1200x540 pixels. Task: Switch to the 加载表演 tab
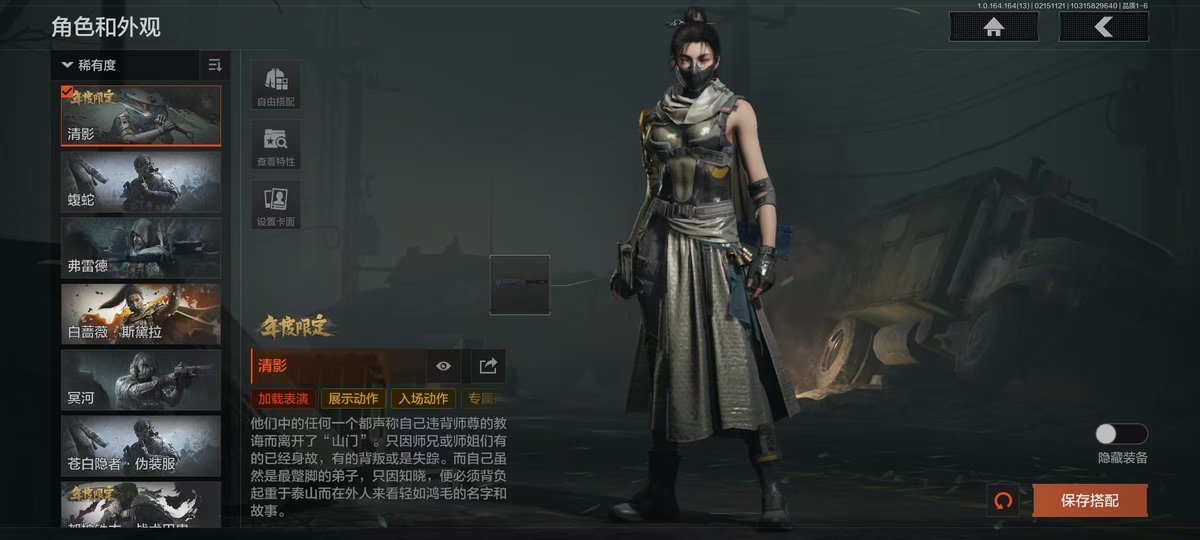(x=283, y=399)
